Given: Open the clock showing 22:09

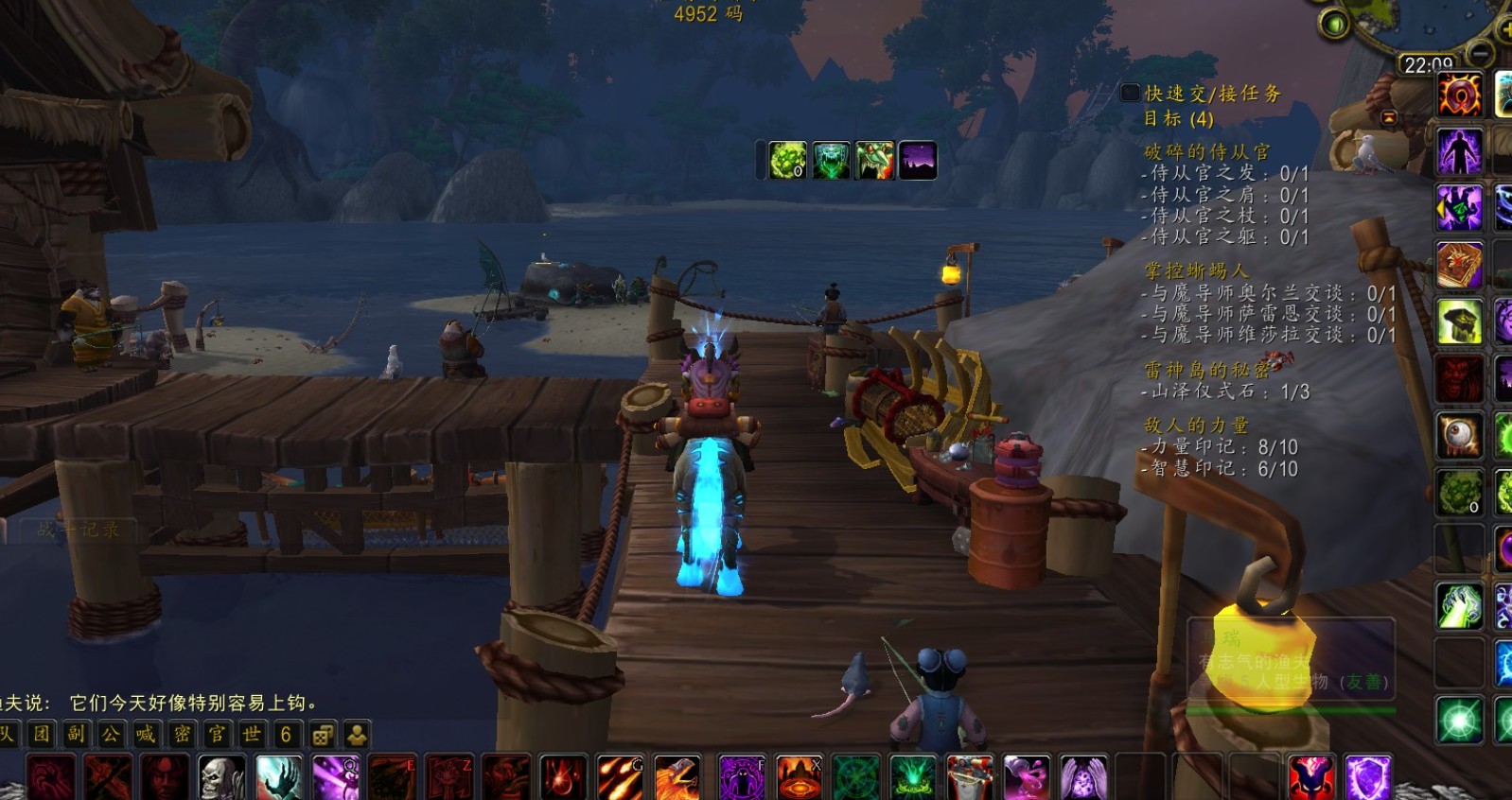Looking at the screenshot, I should click(1428, 65).
